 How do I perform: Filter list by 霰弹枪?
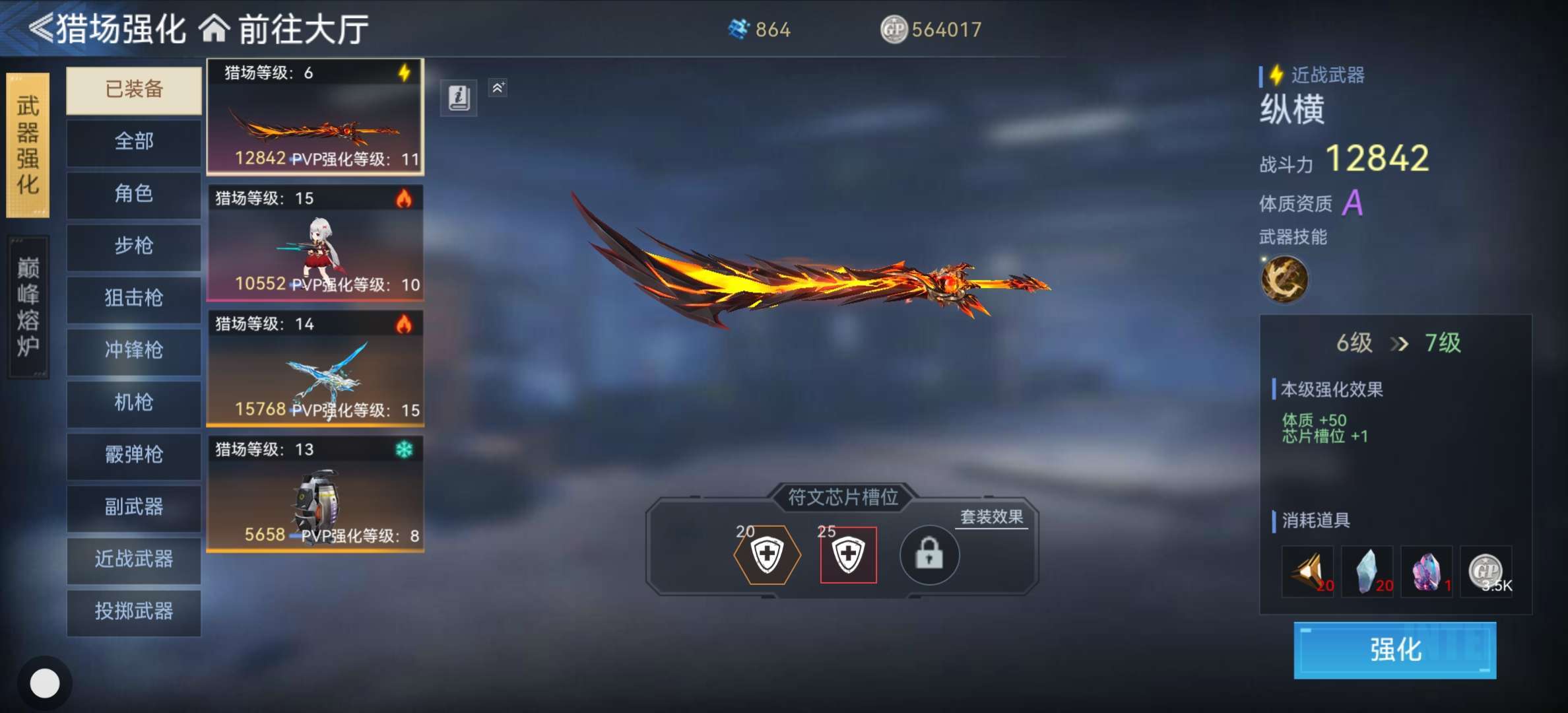point(134,455)
